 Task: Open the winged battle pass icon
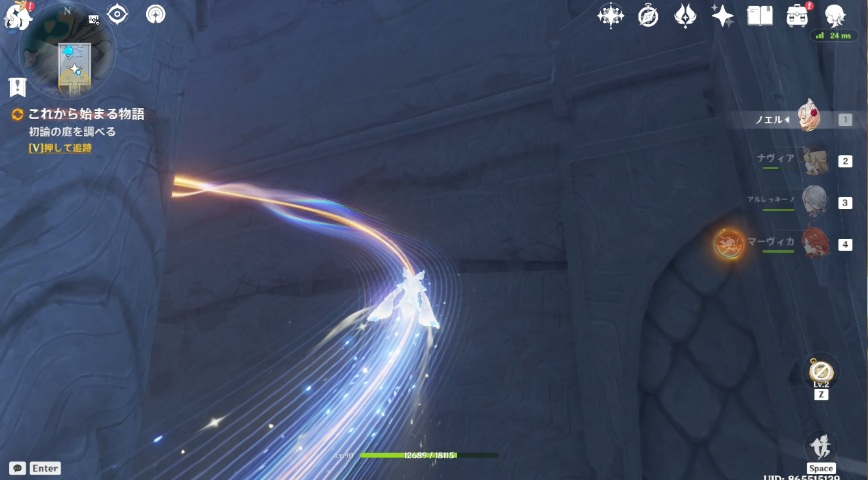(x=685, y=15)
